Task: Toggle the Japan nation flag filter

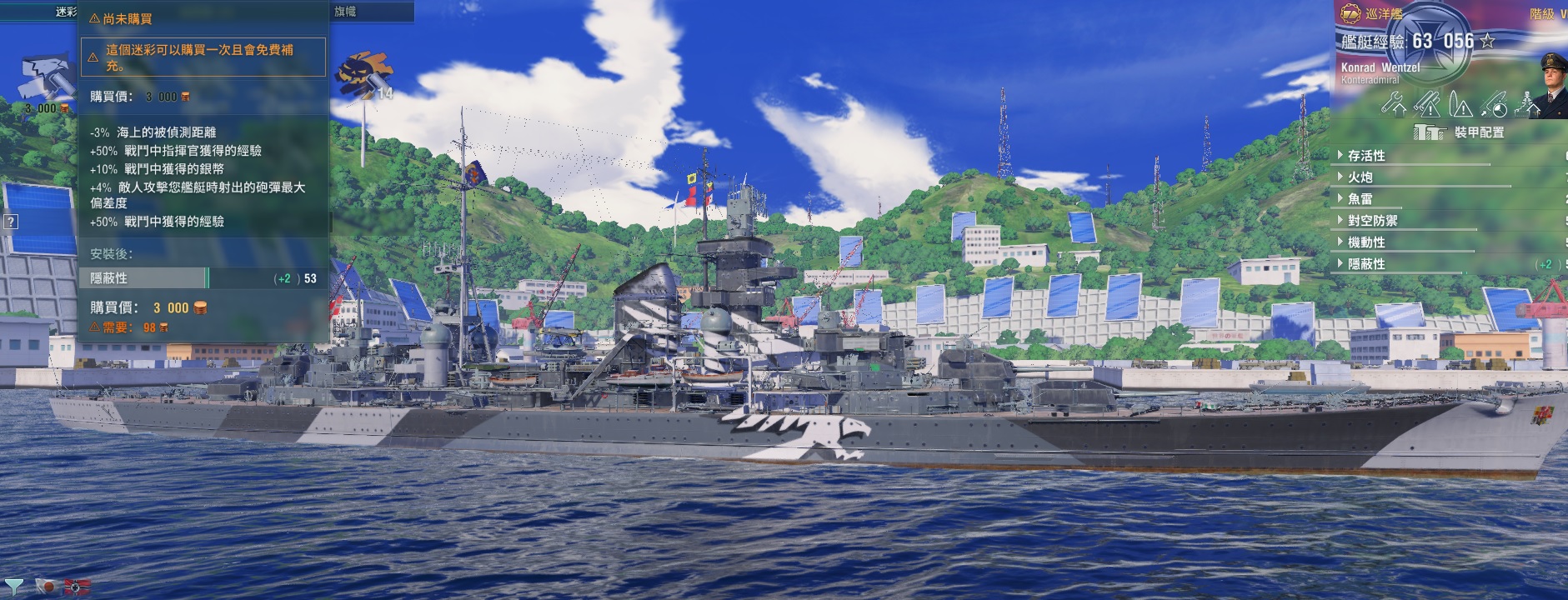Action: 48,587
